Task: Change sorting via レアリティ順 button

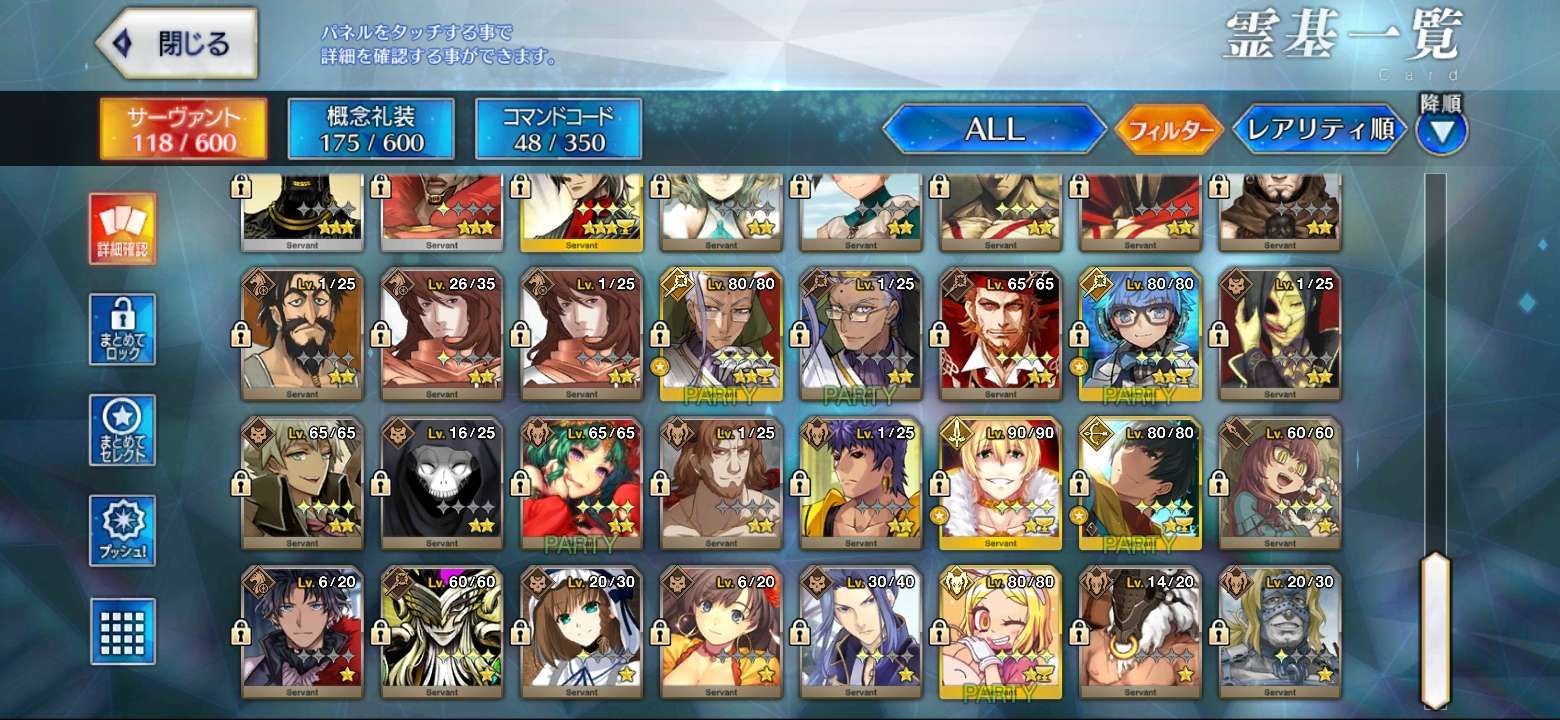Action: coord(1320,130)
